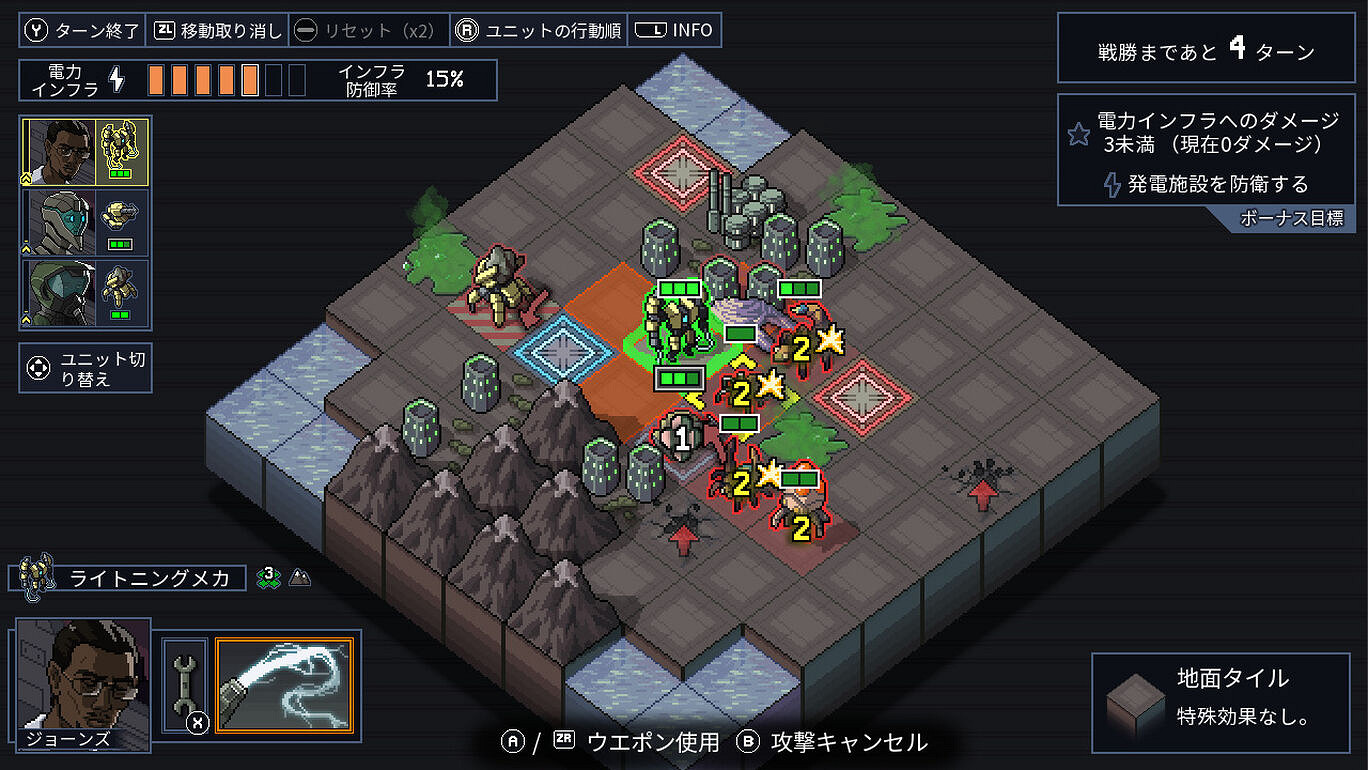Viewport: 1368px width, 770px height.
Task: Switch units via ユニット切り替え
Action: [85, 367]
